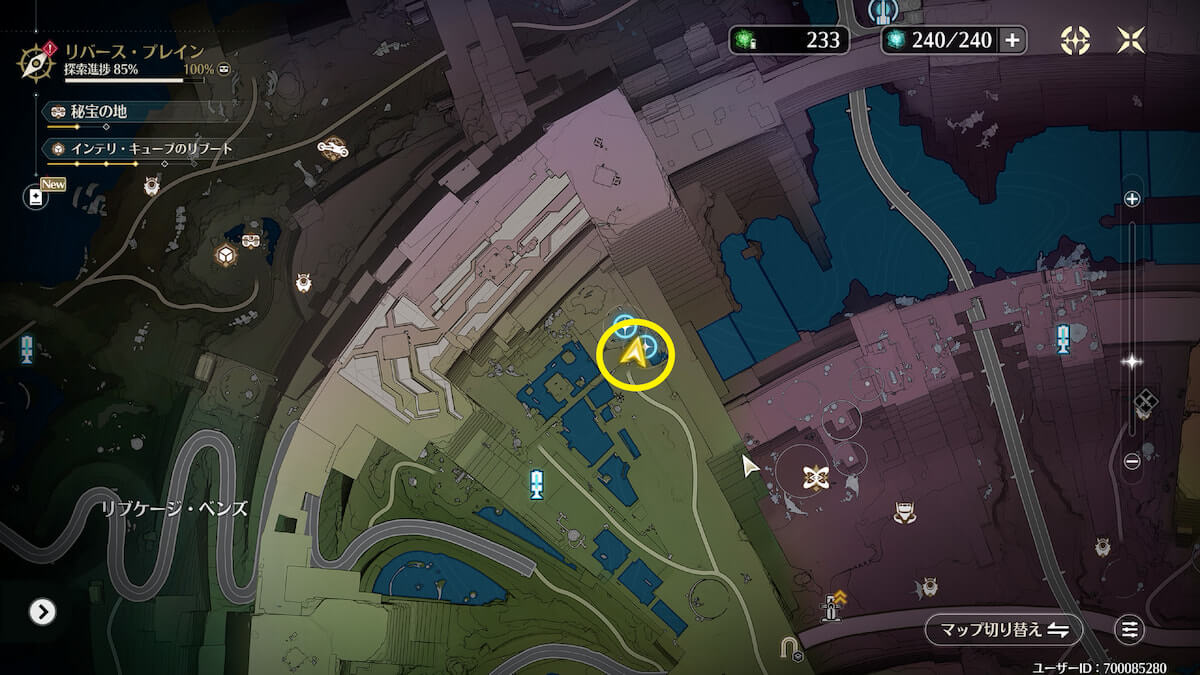
Task: Open the book icon marked New
Action: pyautogui.click(x=36, y=197)
